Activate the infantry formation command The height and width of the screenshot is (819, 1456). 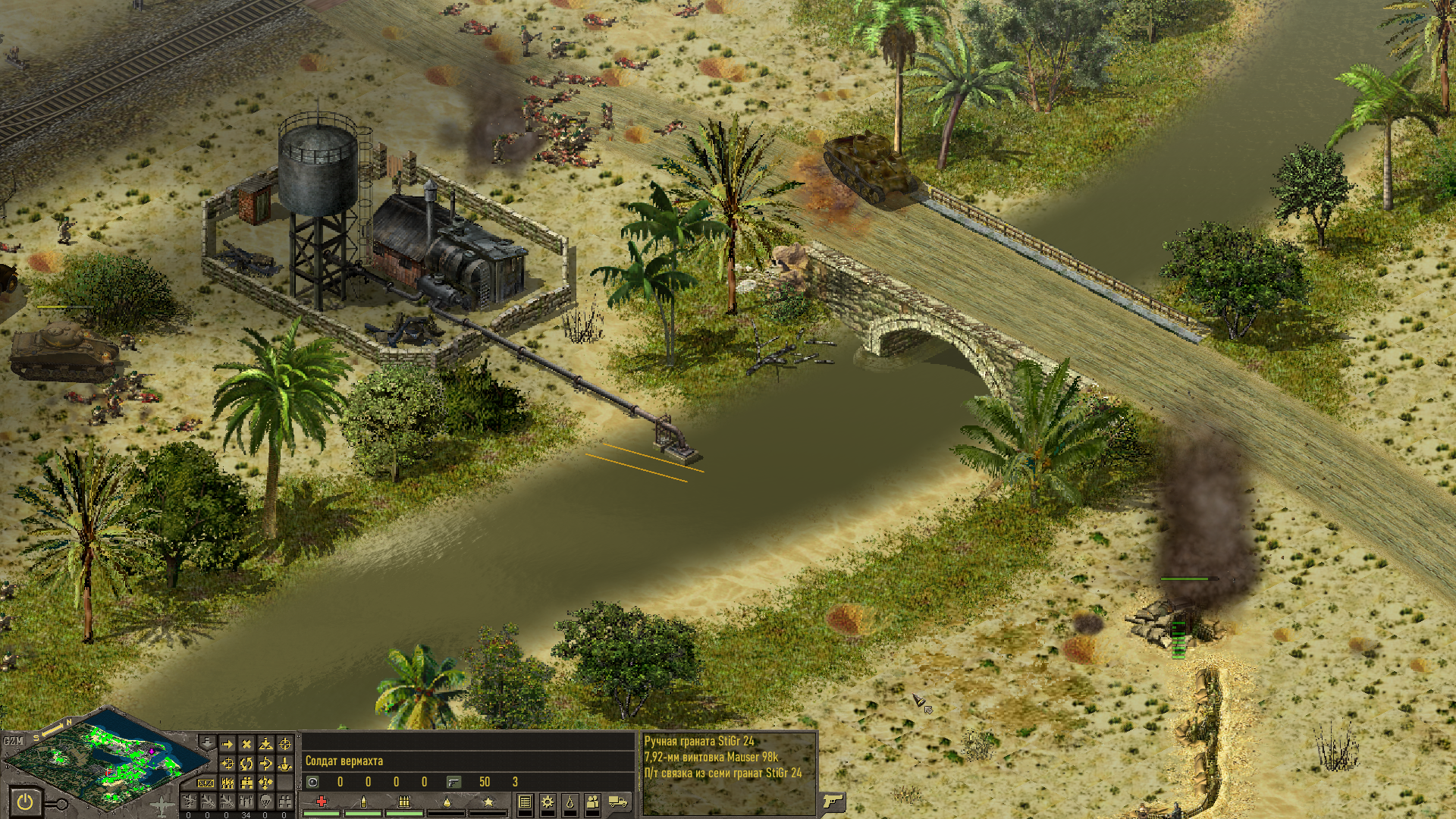click(227, 783)
